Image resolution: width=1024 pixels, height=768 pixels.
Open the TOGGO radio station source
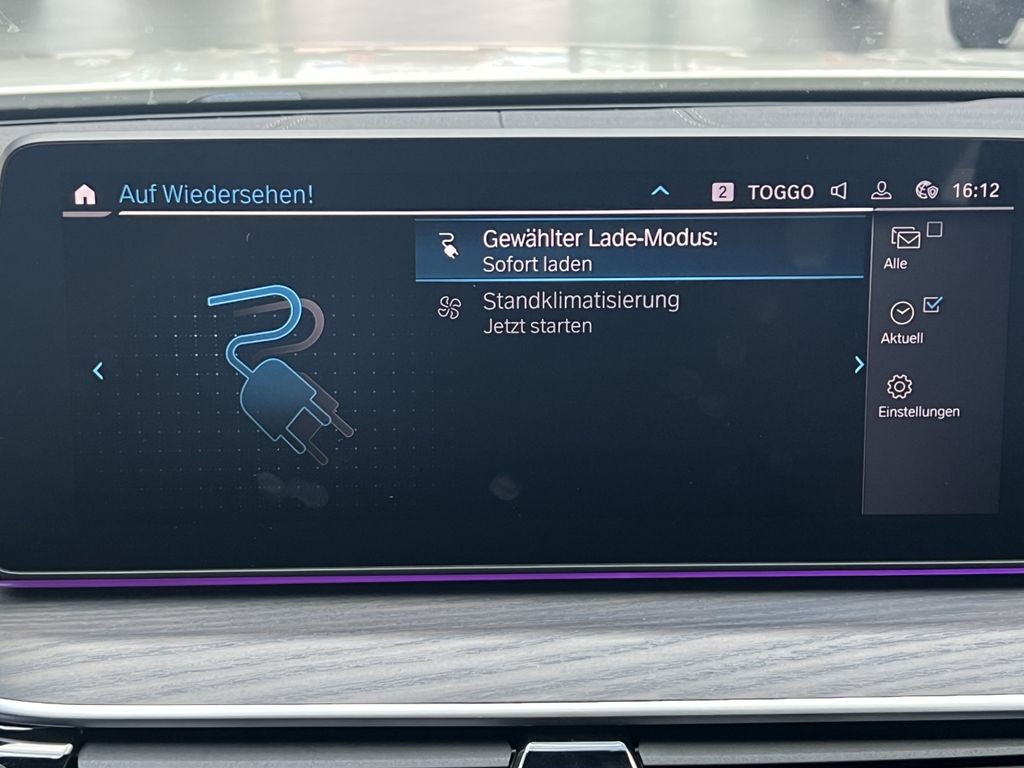tap(780, 192)
